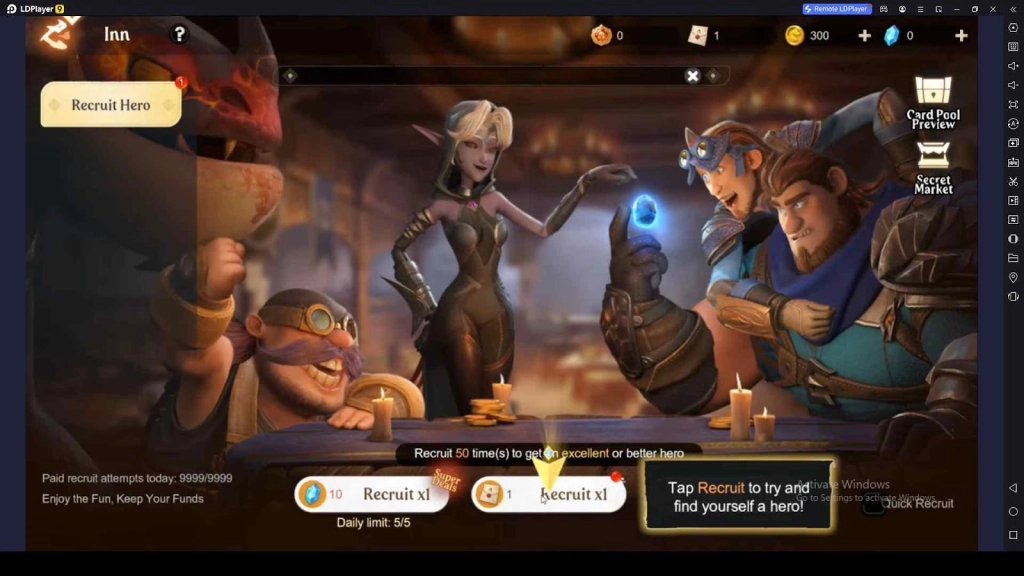Recruit x1 for 10 blue gems

[x=371, y=494]
